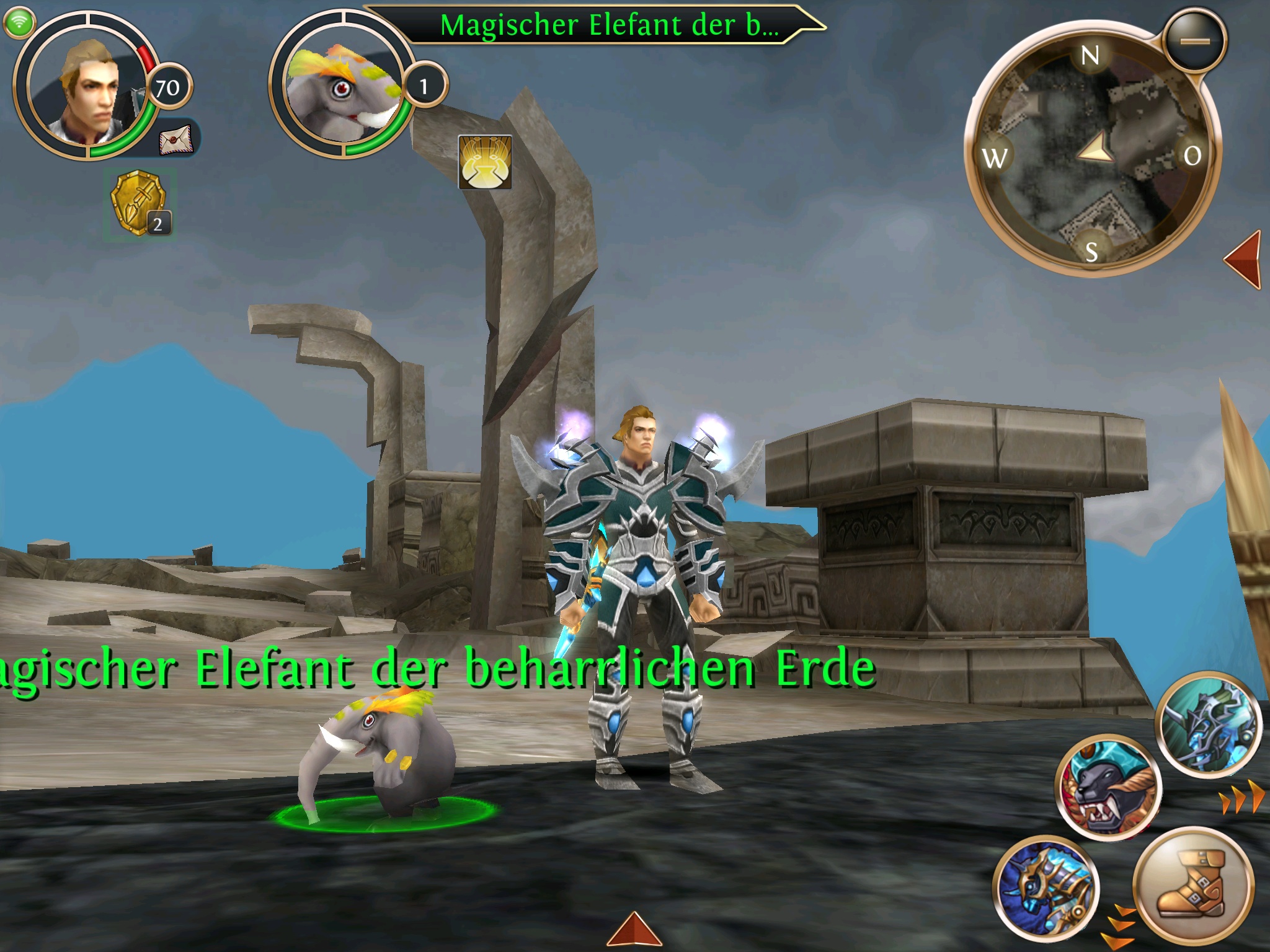
Task: Tap the green wifi connection indicator
Action: 19,23
